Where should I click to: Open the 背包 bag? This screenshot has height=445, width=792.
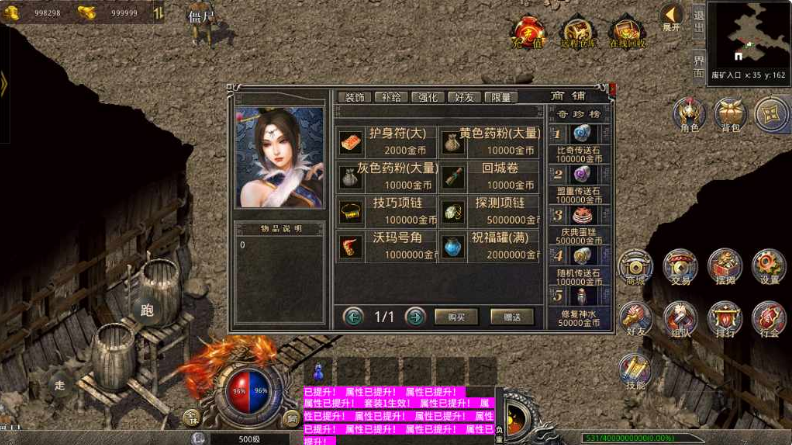[x=730, y=113]
